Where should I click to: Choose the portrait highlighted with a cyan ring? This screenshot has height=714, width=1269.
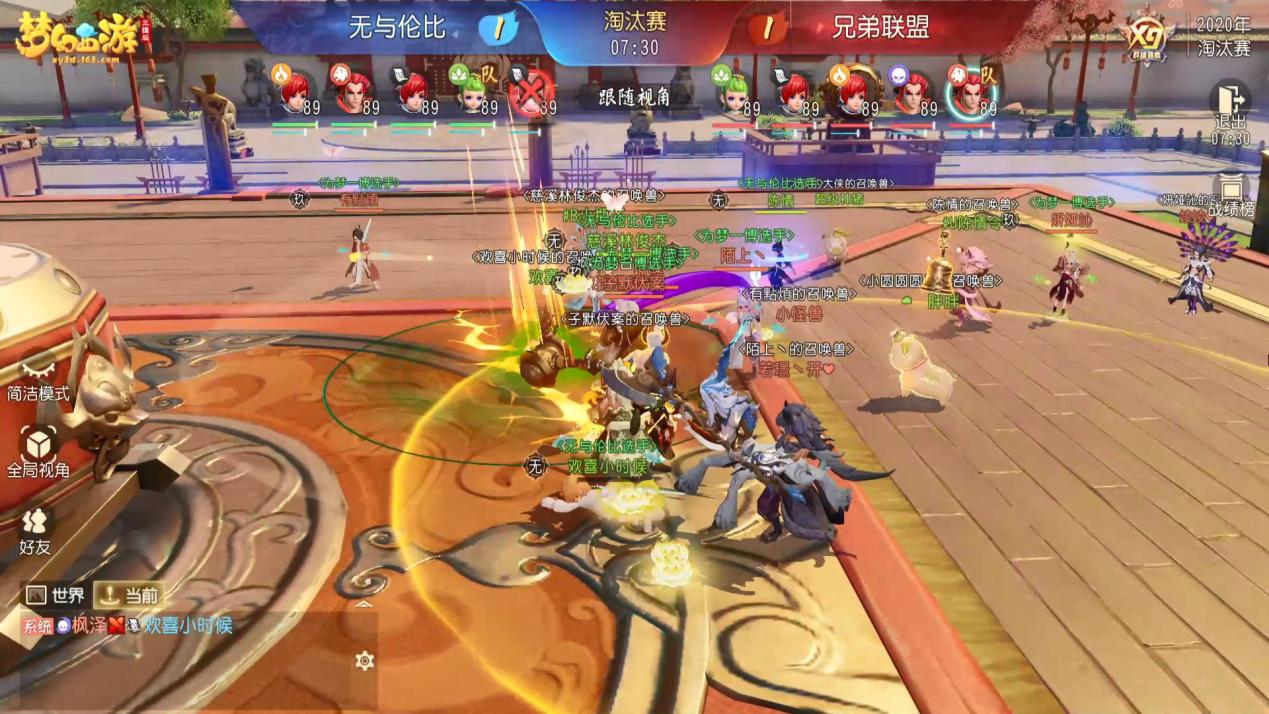tap(968, 95)
